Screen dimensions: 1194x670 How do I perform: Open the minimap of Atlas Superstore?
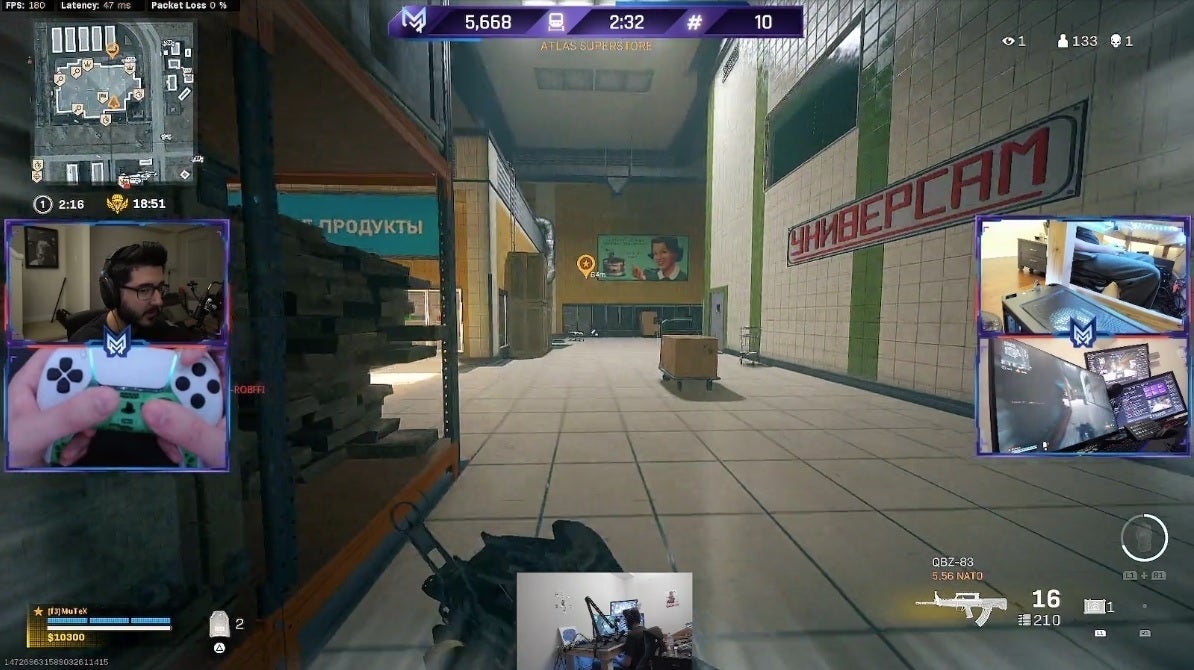click(x=113, y=100)
